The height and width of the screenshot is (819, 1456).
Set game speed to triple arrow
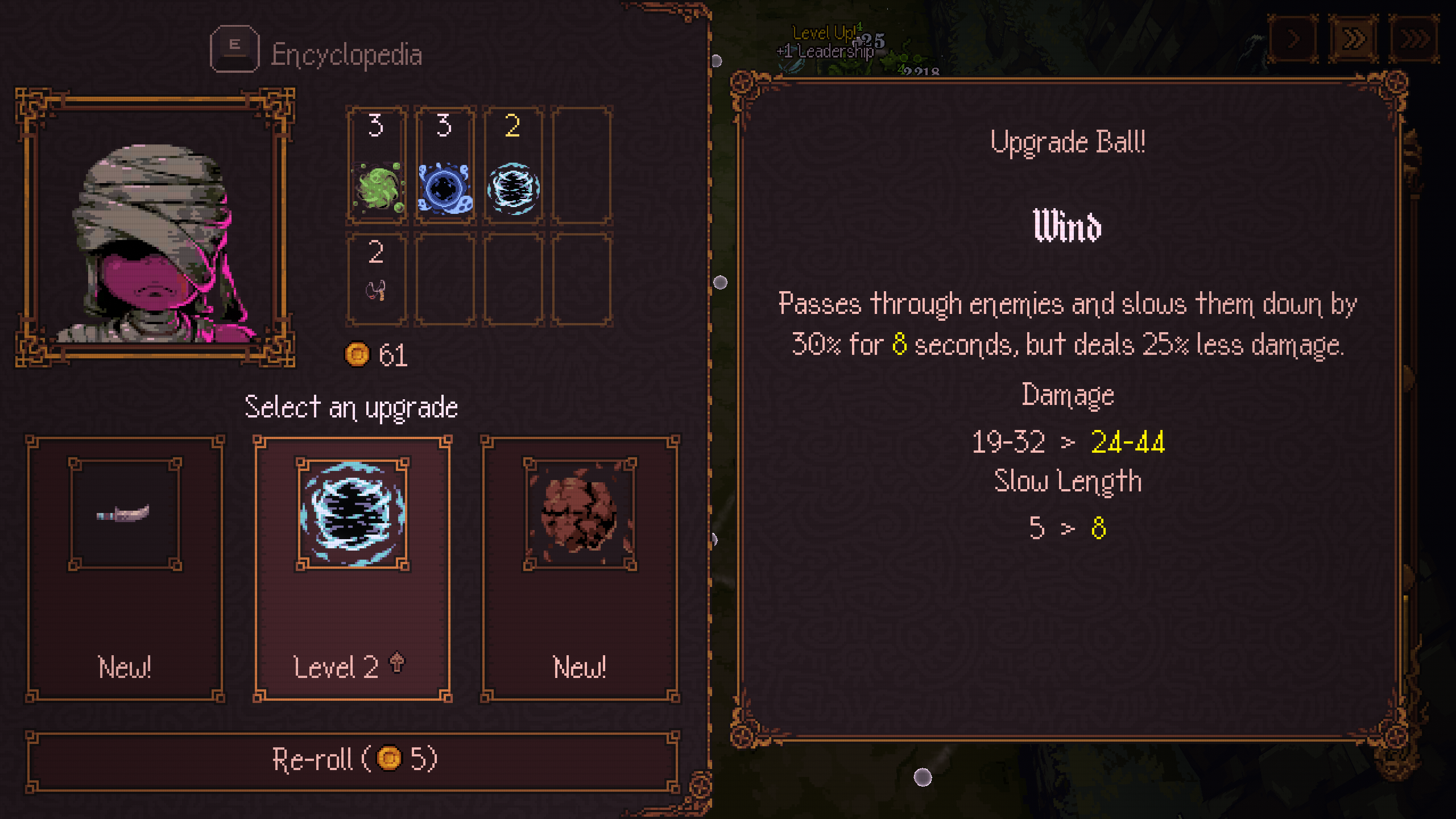(x=1414, y=40)
